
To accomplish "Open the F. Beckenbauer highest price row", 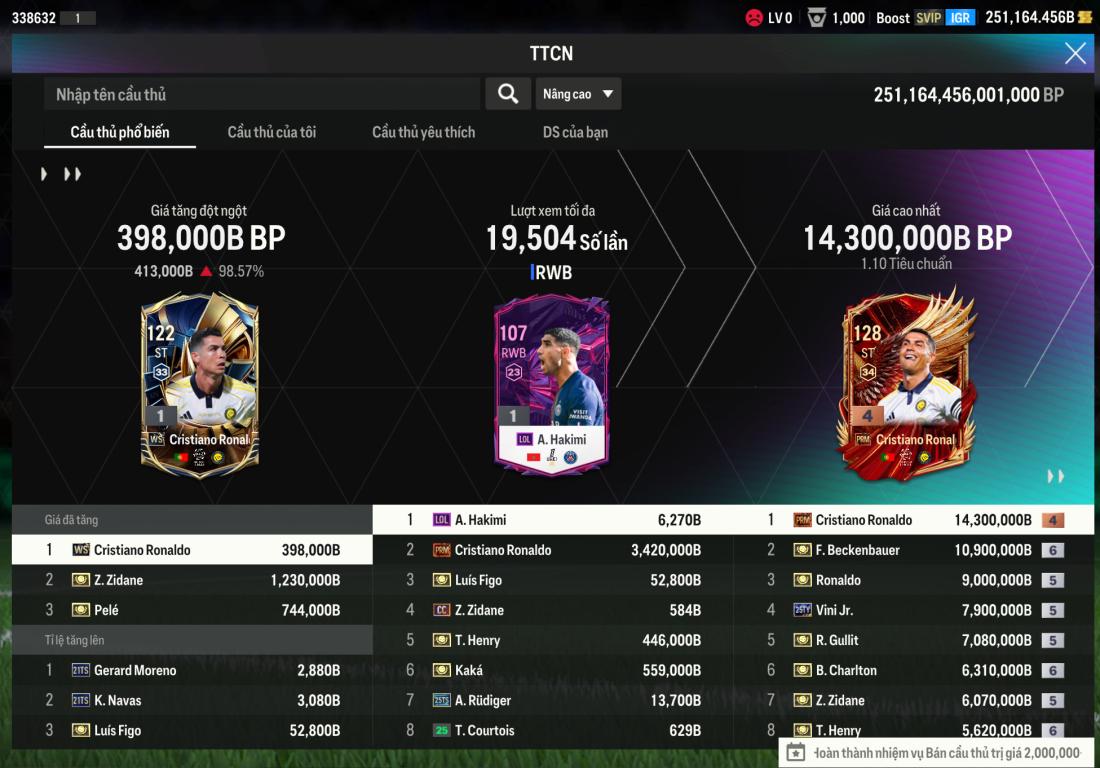I will point(913,550).
